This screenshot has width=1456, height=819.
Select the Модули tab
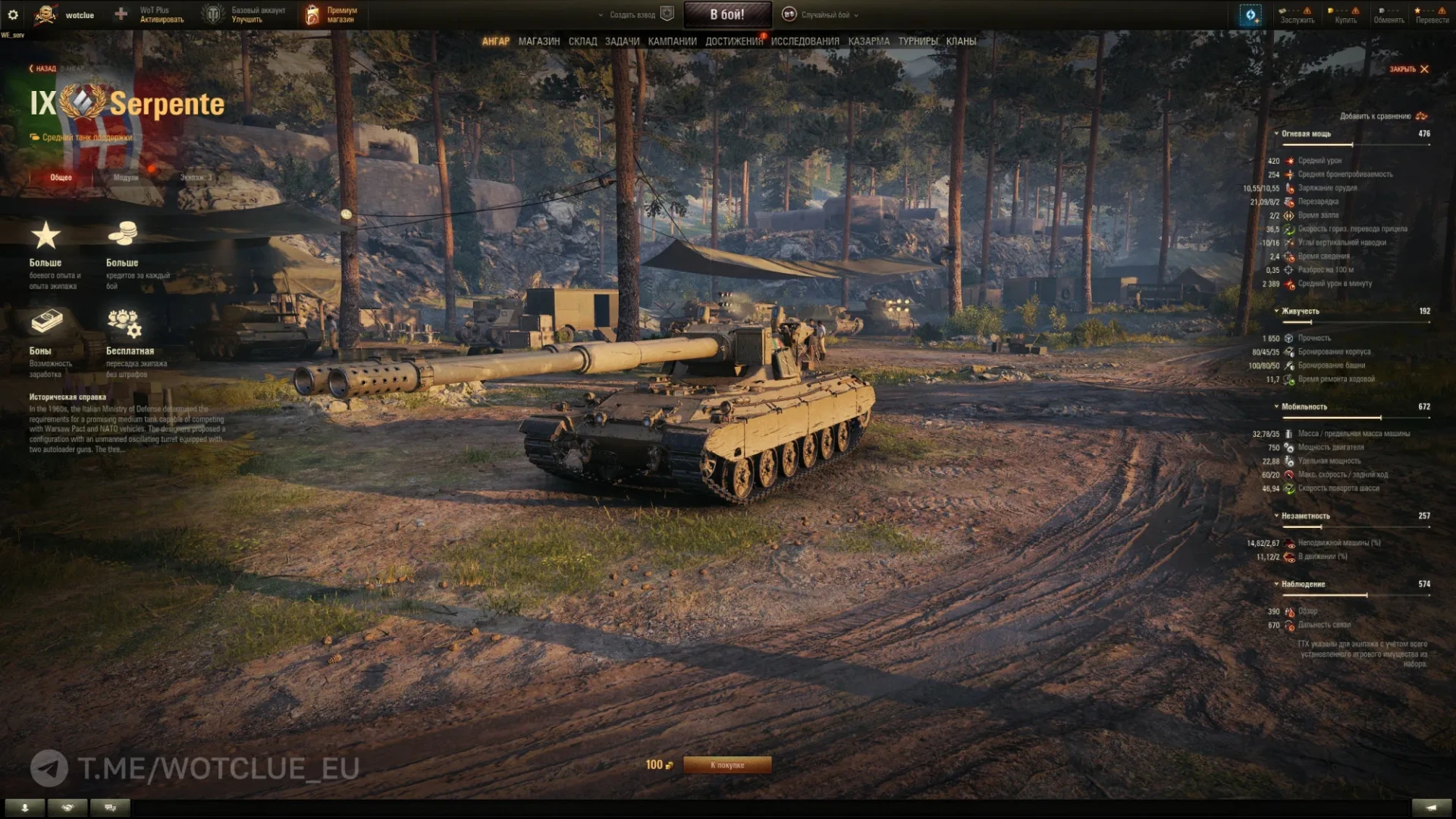(x=126, y=177)
